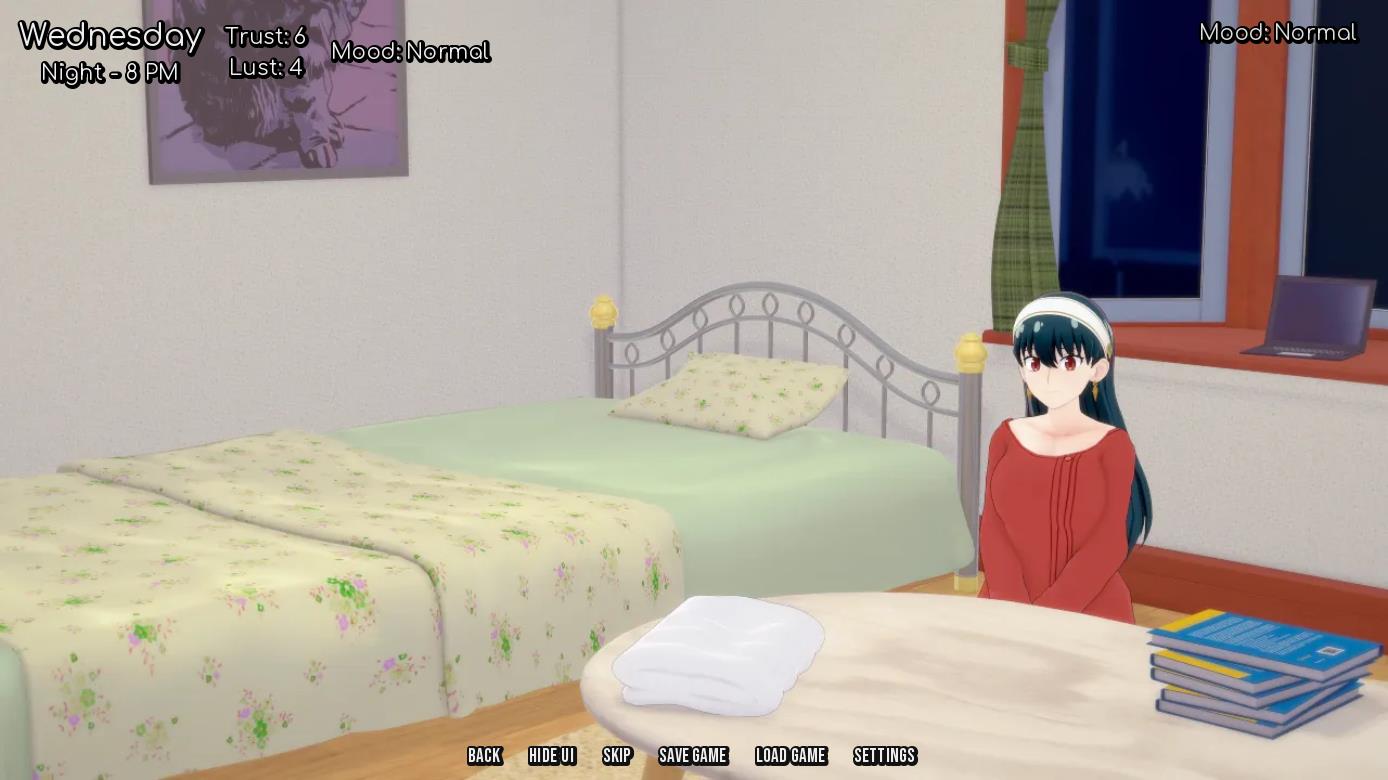Go back using the Back button
The image size is (1388, 780).
click(484, 756)
